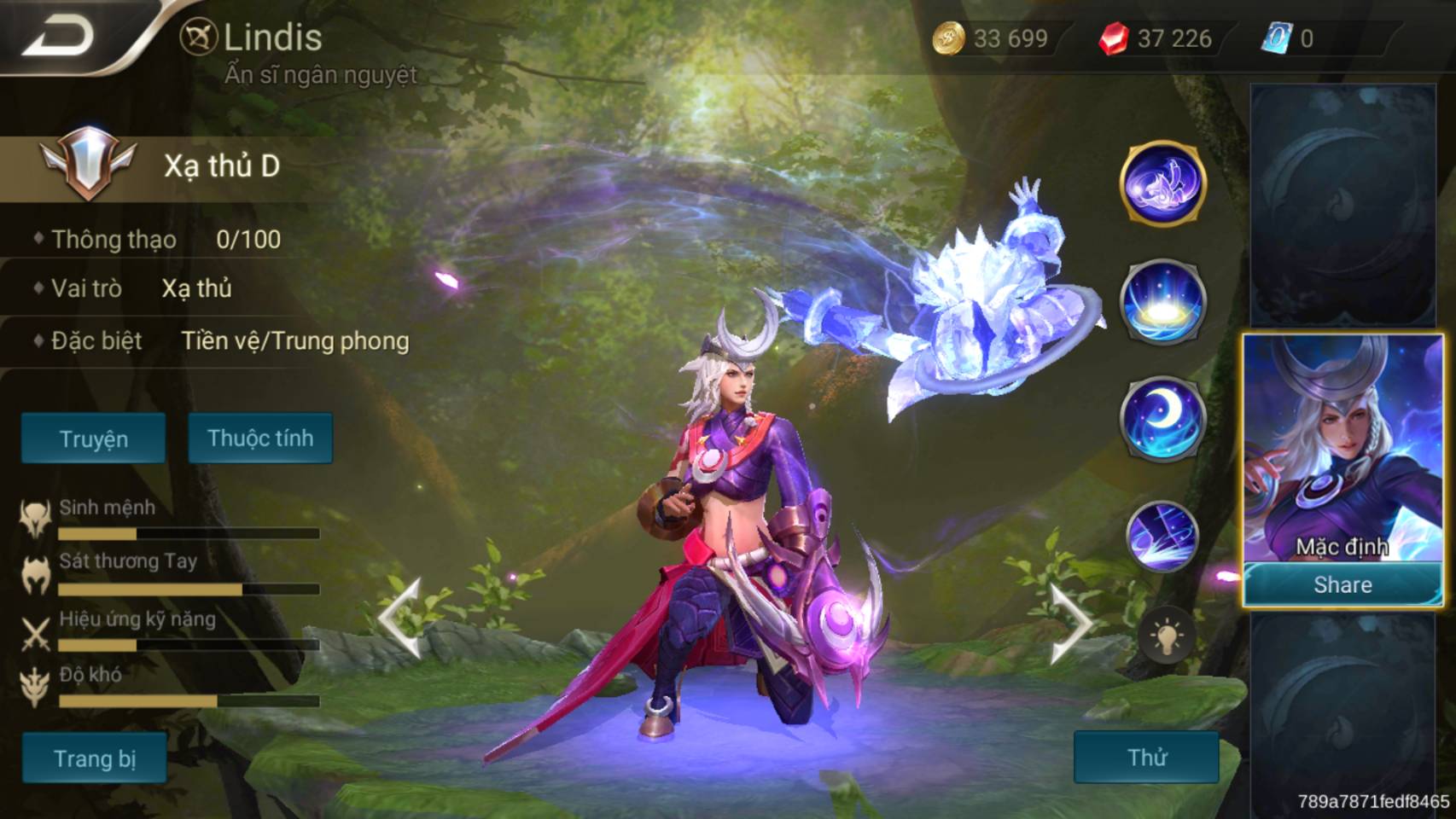The width and height of the screenshot is (1456, 819).
Task: Share the Mặc định skin
Action: tap(1342, 584)
